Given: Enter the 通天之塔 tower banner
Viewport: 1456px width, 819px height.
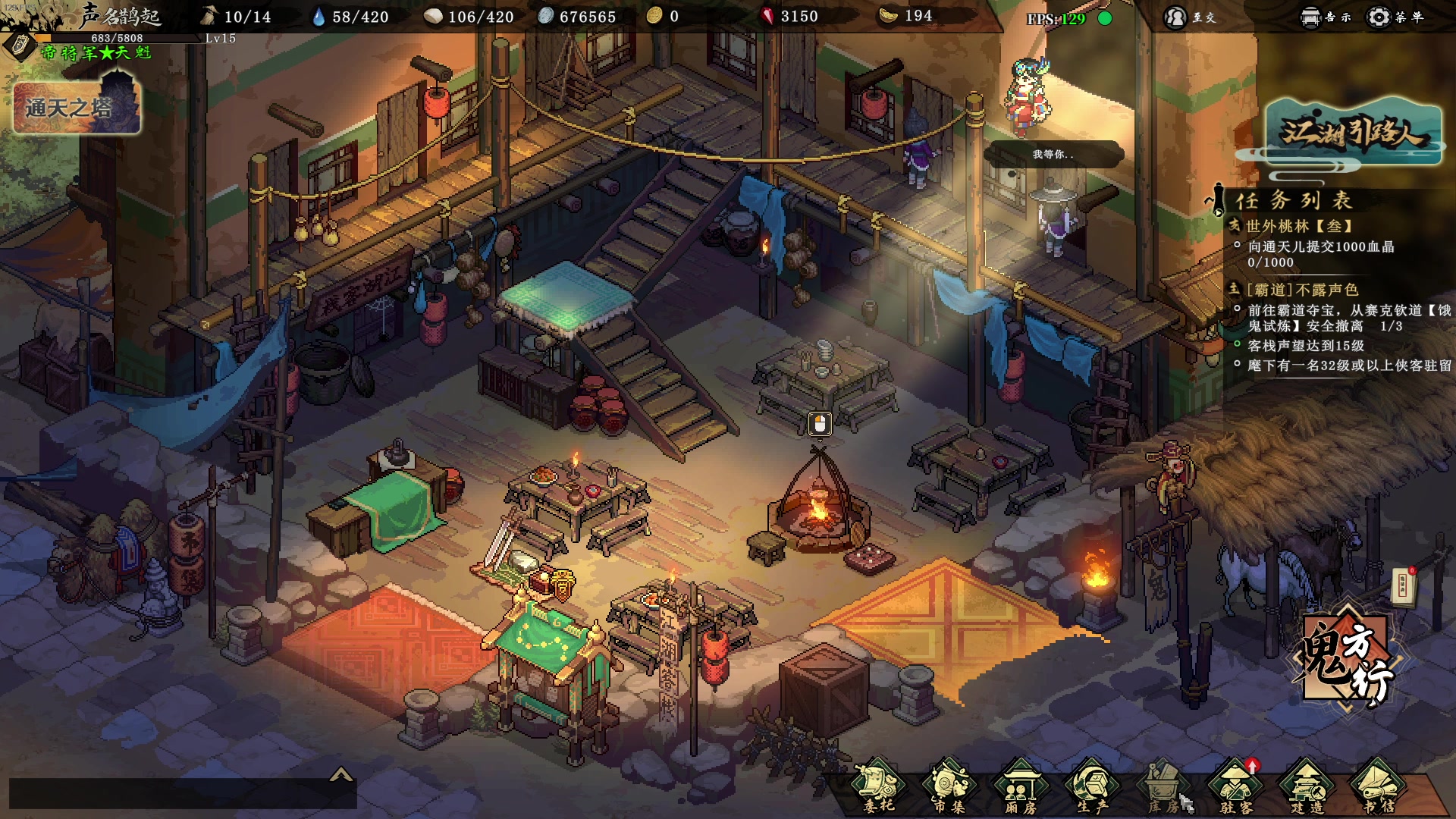Looking at the screenshot, I should coord(77,106).
